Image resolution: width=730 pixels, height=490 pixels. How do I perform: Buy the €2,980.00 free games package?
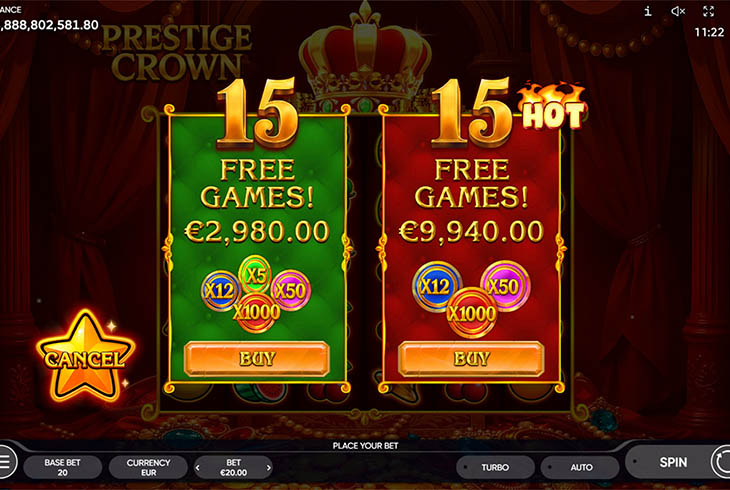[x=256, y=358]
